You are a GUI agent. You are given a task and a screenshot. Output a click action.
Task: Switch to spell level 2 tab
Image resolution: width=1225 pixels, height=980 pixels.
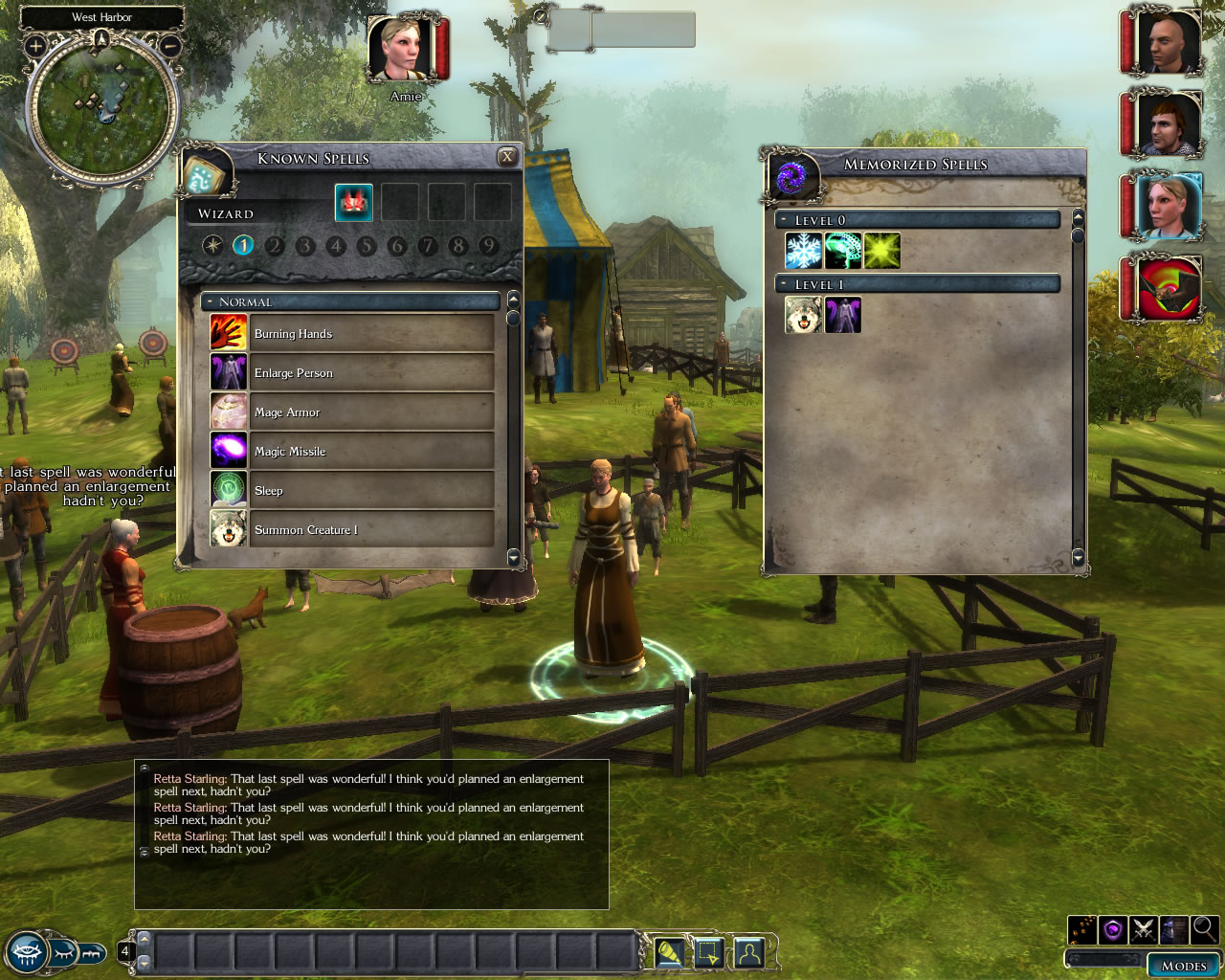pos(275,246)
